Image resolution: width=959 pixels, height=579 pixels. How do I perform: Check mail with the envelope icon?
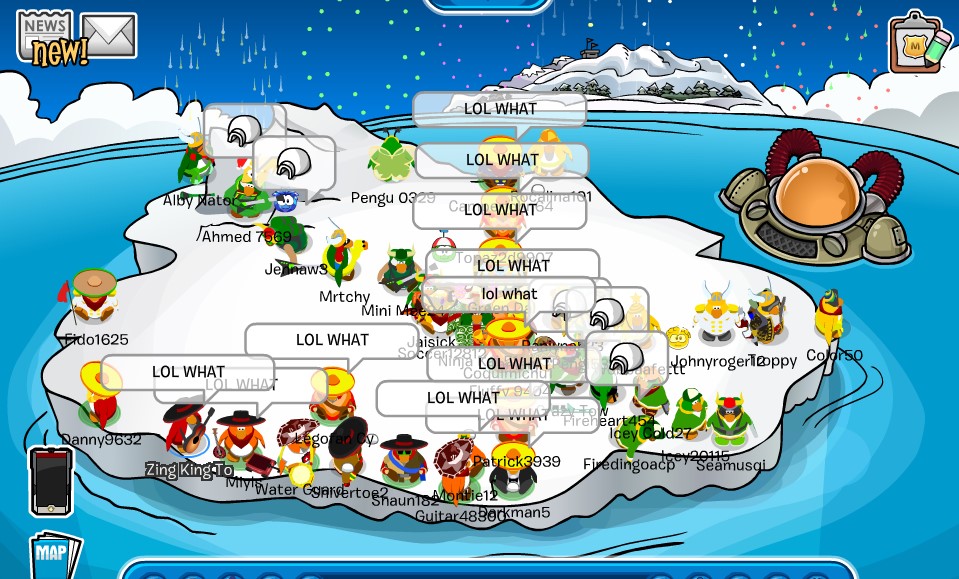[x=108, y=36]
